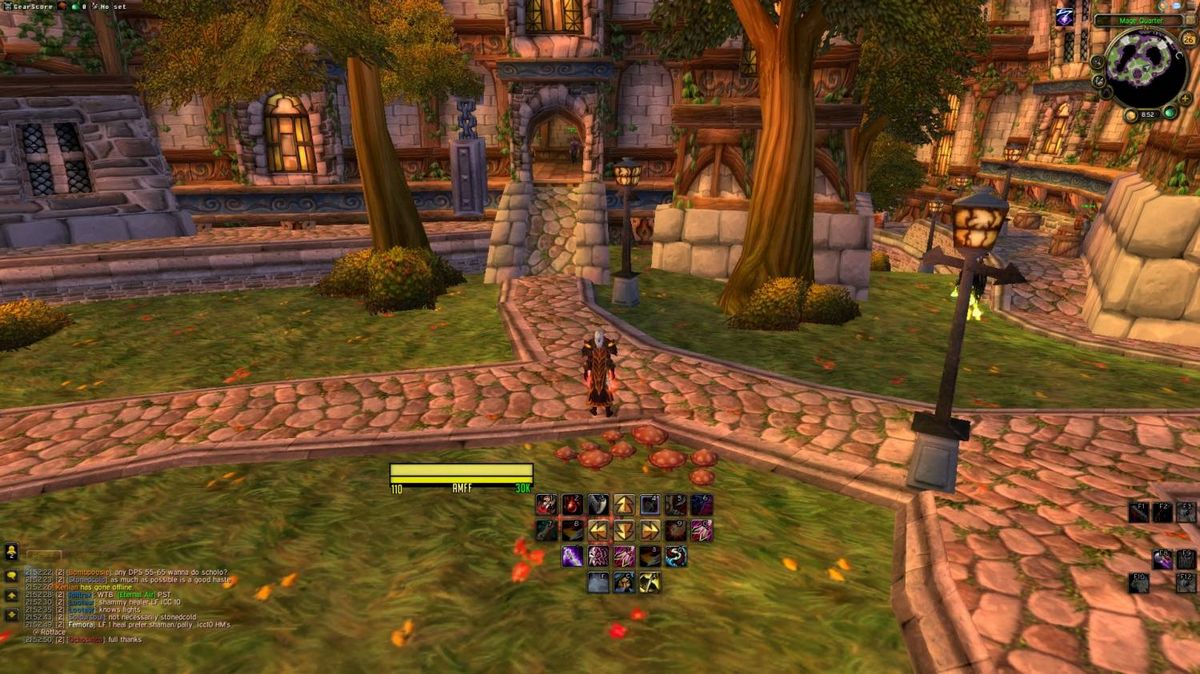Click the golden down double-arrow action button
Screen dimensions: 1200x674
tap(624, 530)
